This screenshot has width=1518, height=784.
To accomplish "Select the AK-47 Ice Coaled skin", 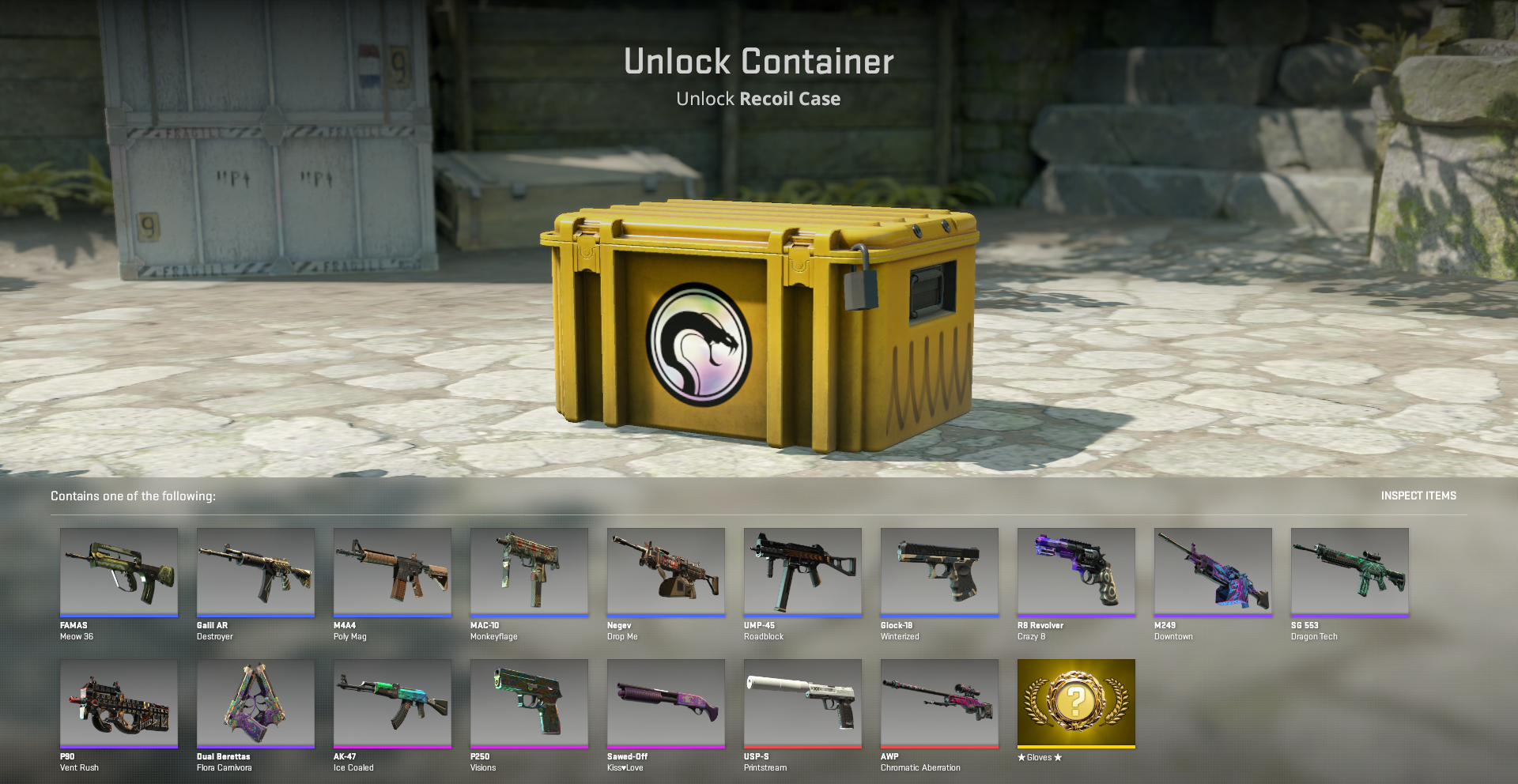I will pyautogui.click(x=392, y=703).
